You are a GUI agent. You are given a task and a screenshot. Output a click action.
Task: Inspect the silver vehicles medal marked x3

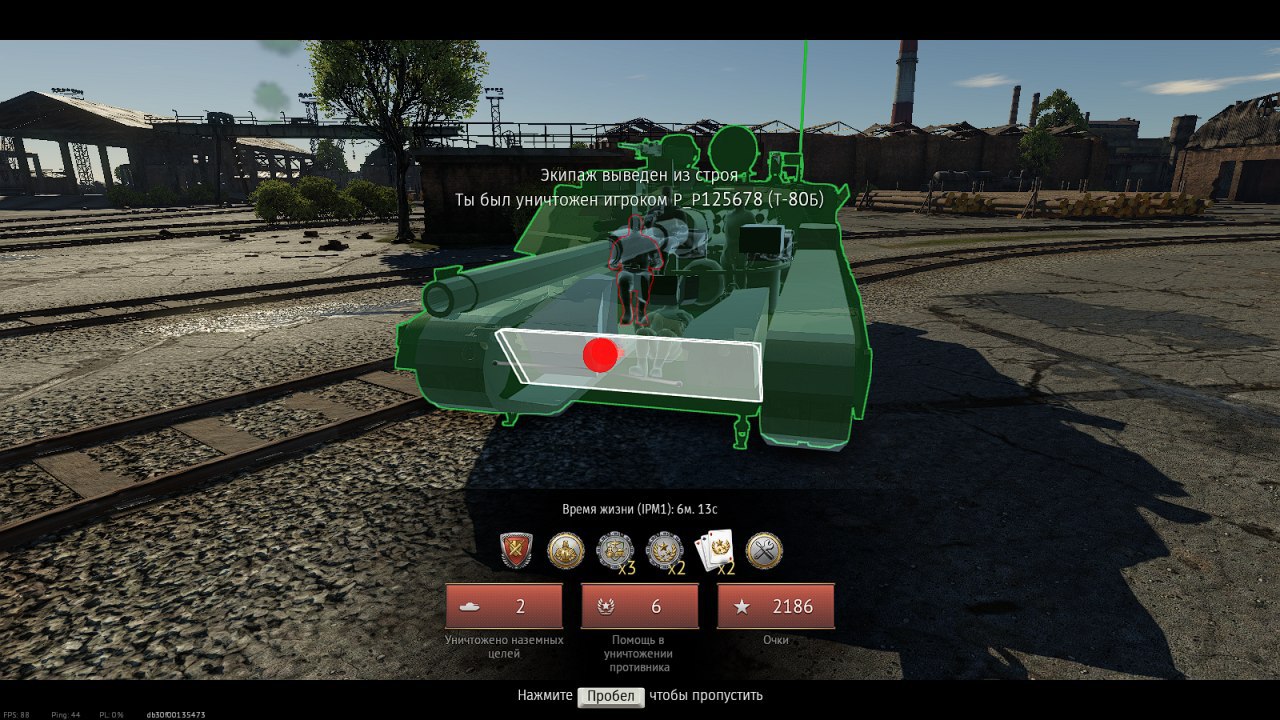(x=614, y=550)
